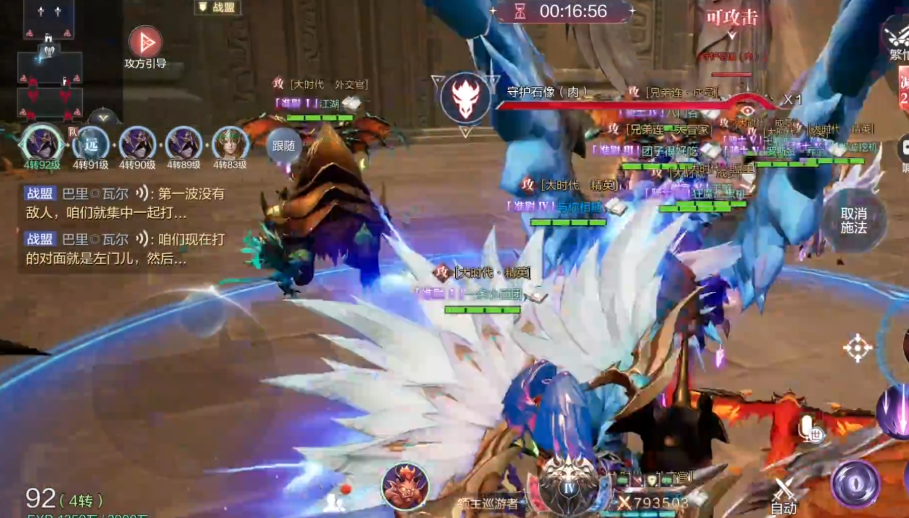Select the 4转89级 team member portrait

pyautogui.click(x=184, y=144)
